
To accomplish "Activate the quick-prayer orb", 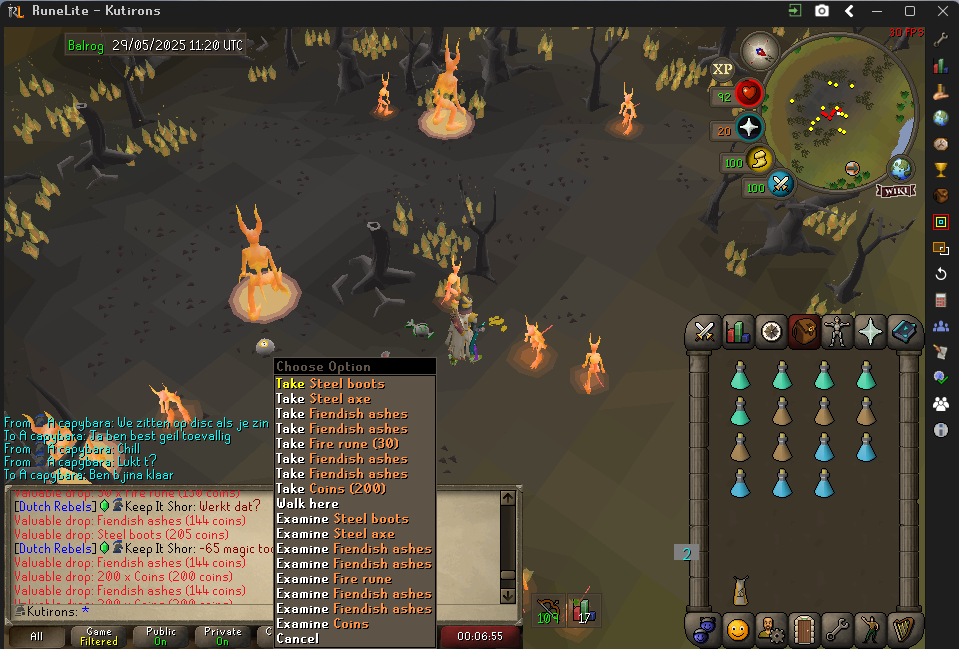I will (750, 127).
